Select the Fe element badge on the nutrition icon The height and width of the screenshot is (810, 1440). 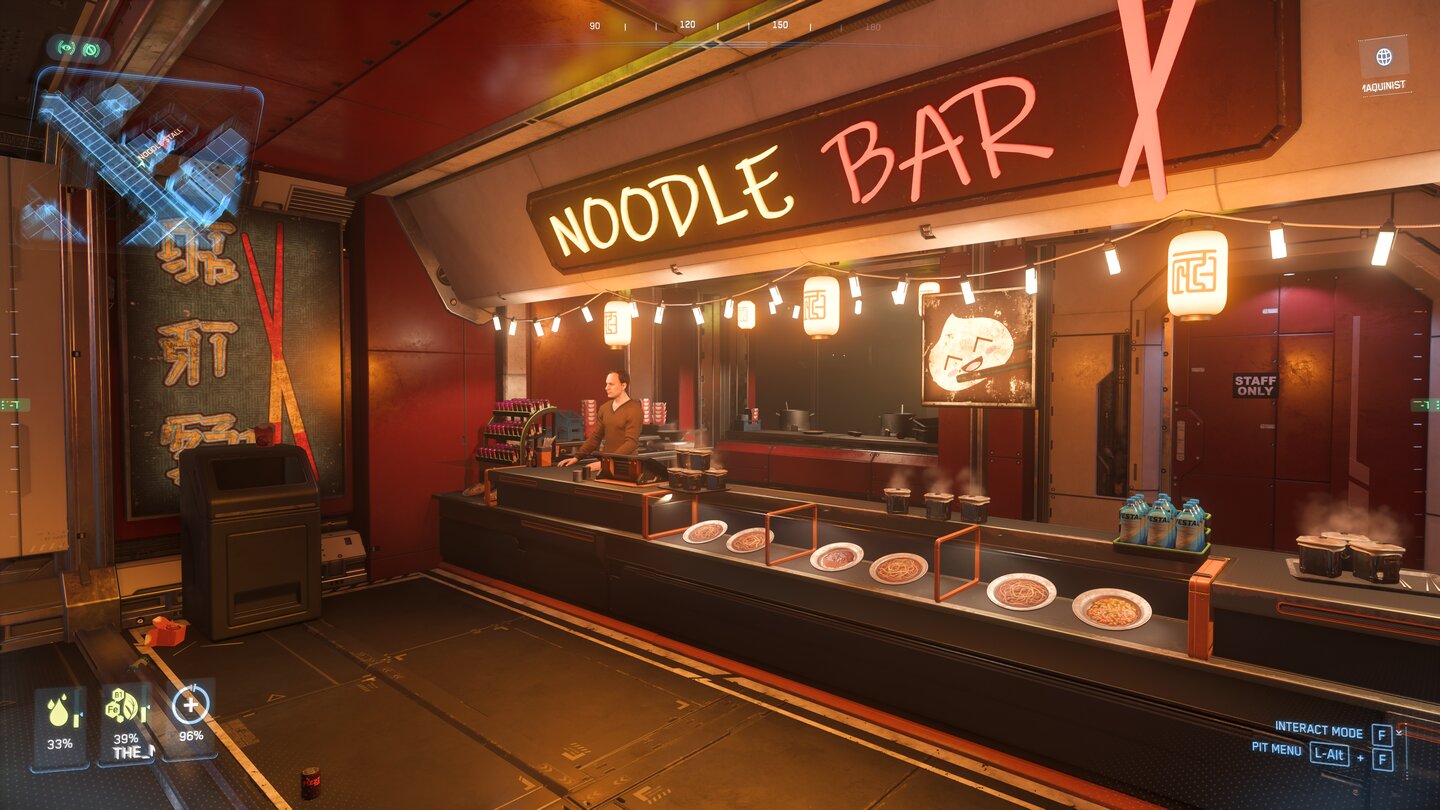point(112,707)
